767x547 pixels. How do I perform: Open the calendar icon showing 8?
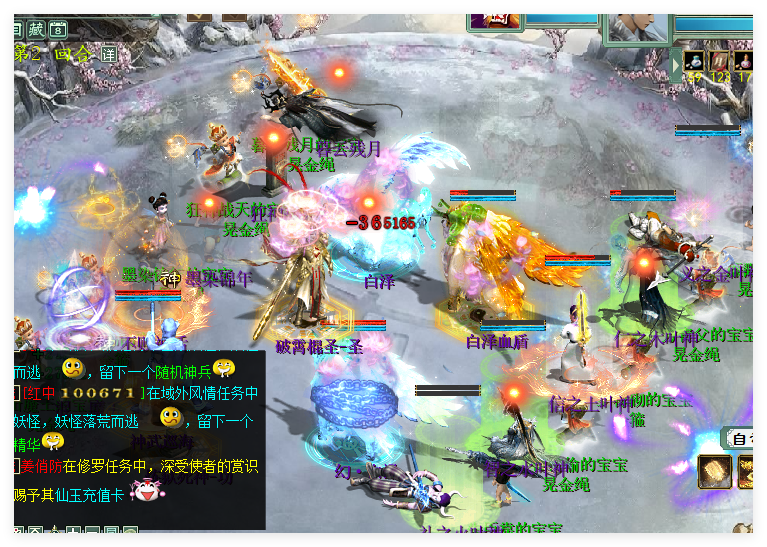pyautogui.click(x=58, y=30)
